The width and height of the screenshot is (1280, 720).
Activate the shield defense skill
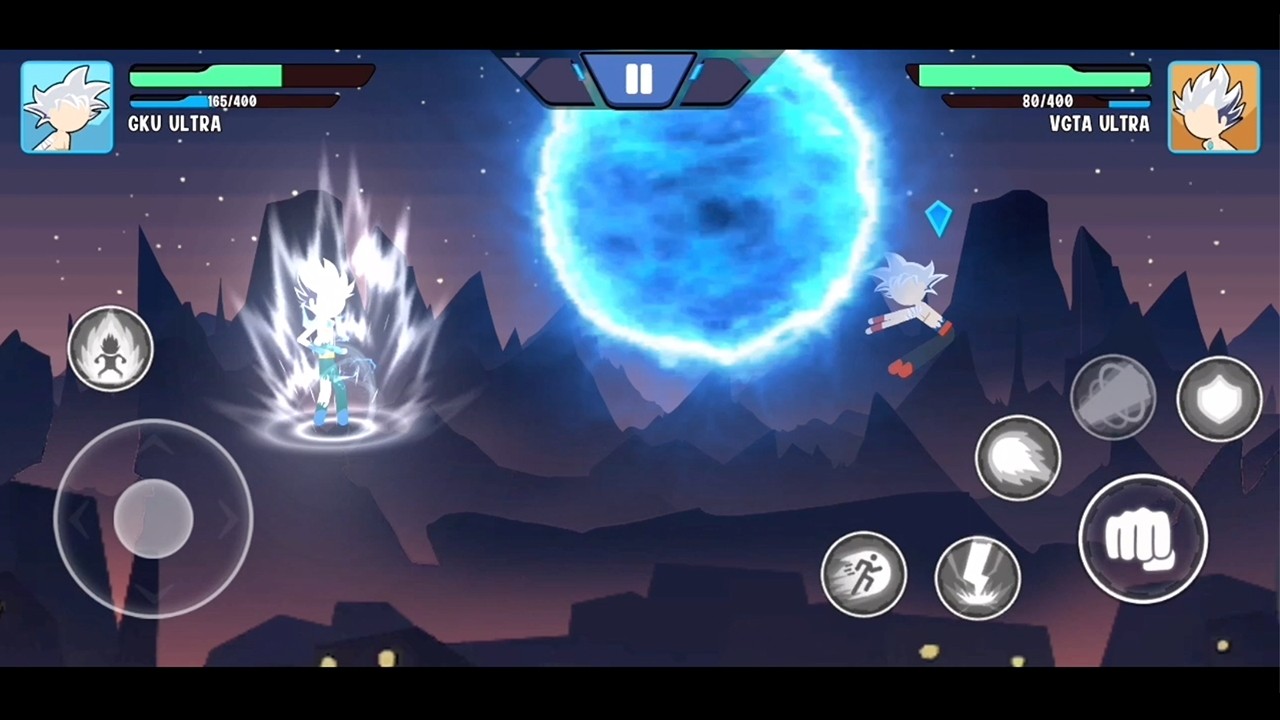[1218, 399]
